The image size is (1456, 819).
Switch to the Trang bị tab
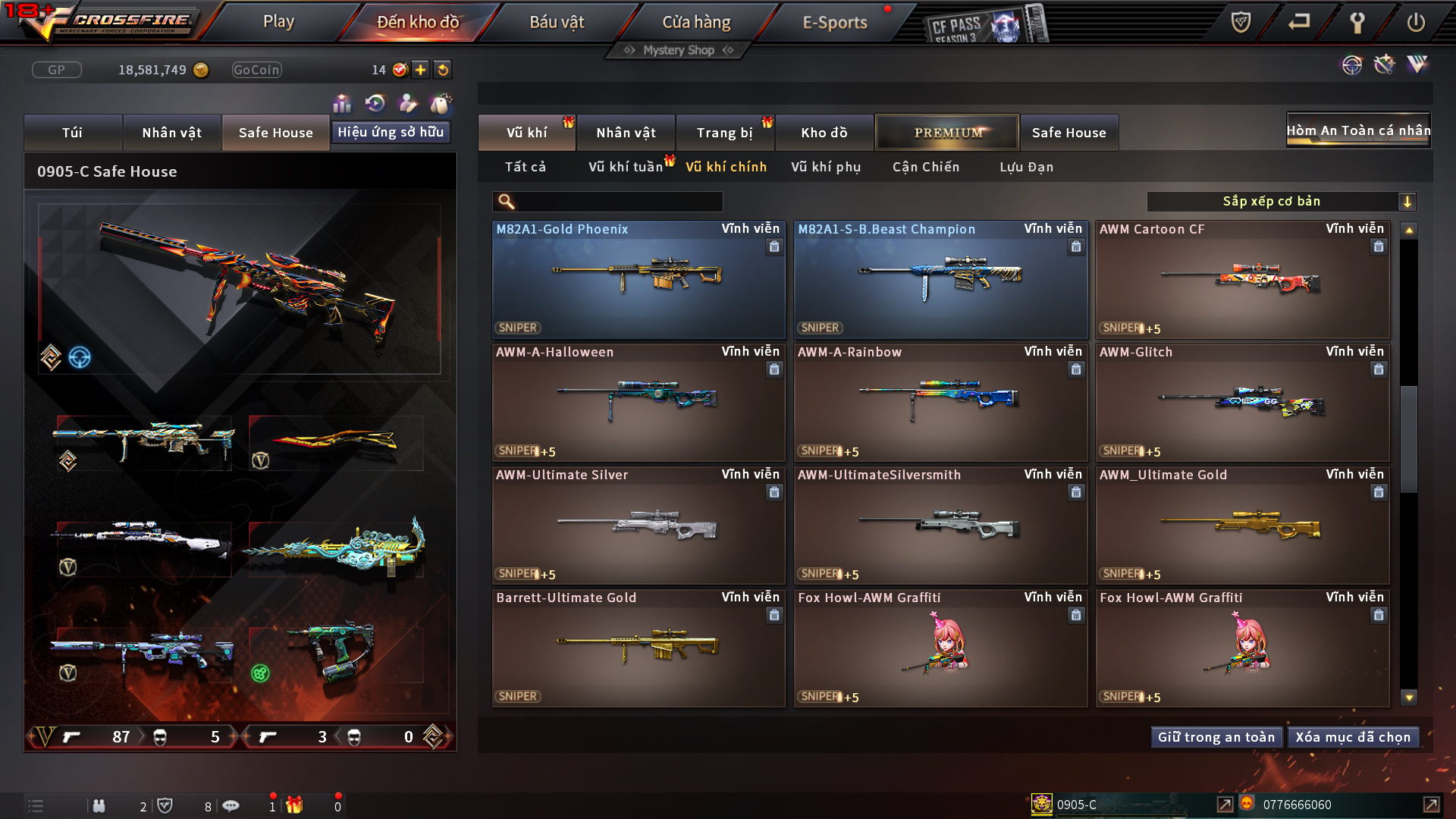pyautogui.click(x=724, y=133)
